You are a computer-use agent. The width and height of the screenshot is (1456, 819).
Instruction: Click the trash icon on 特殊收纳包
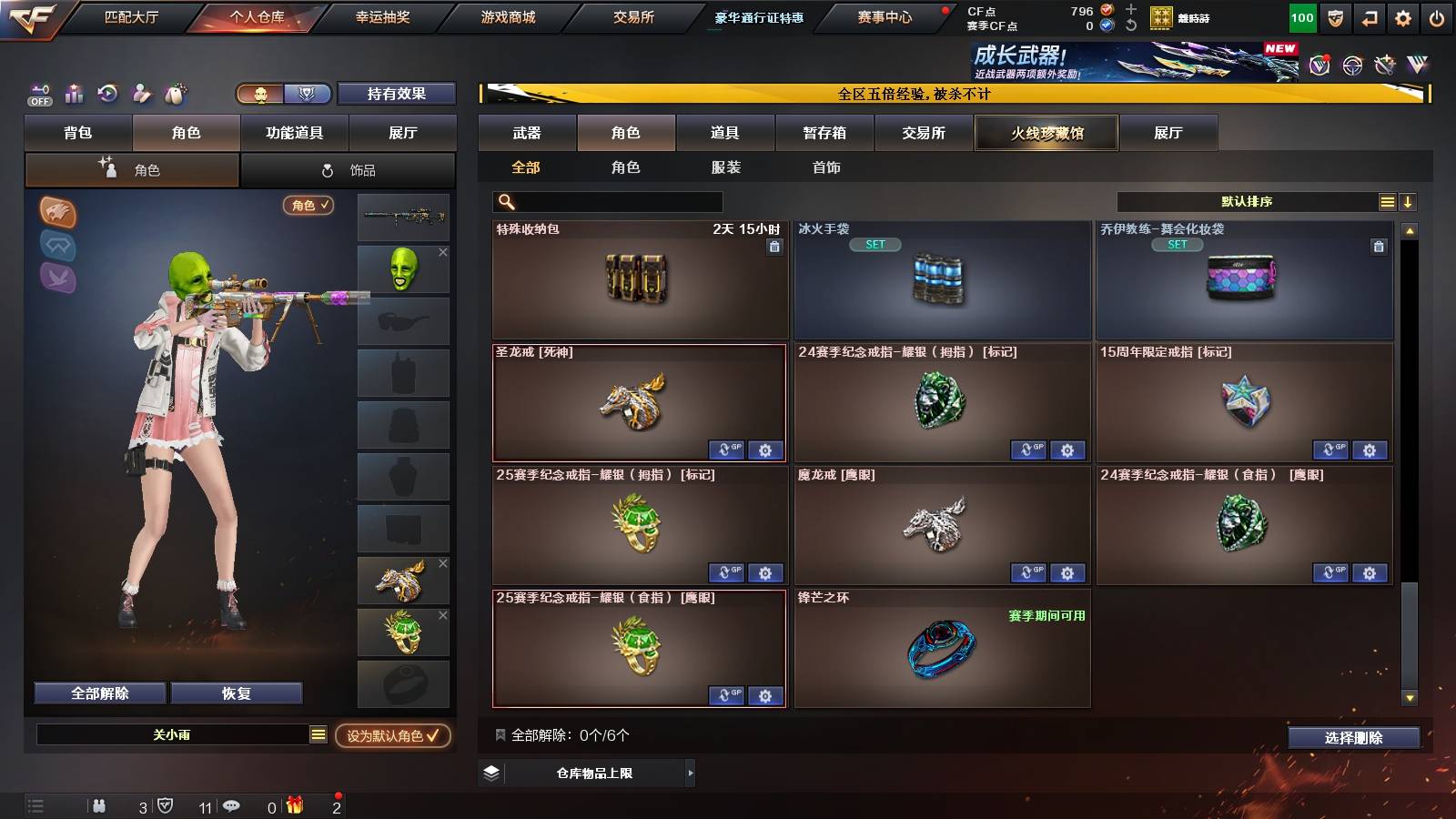click(775, 247)
